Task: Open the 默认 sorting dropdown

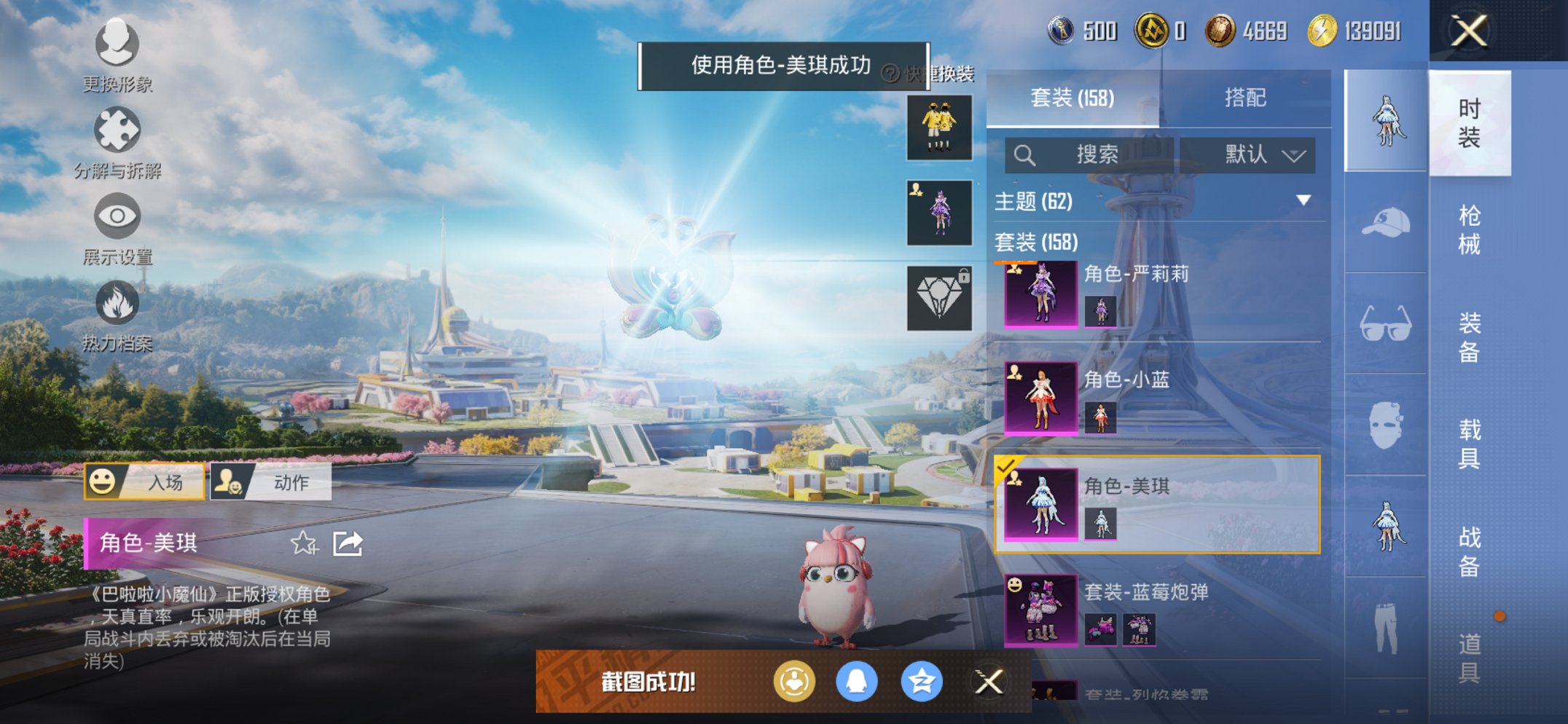Action: pos(1251,154)
